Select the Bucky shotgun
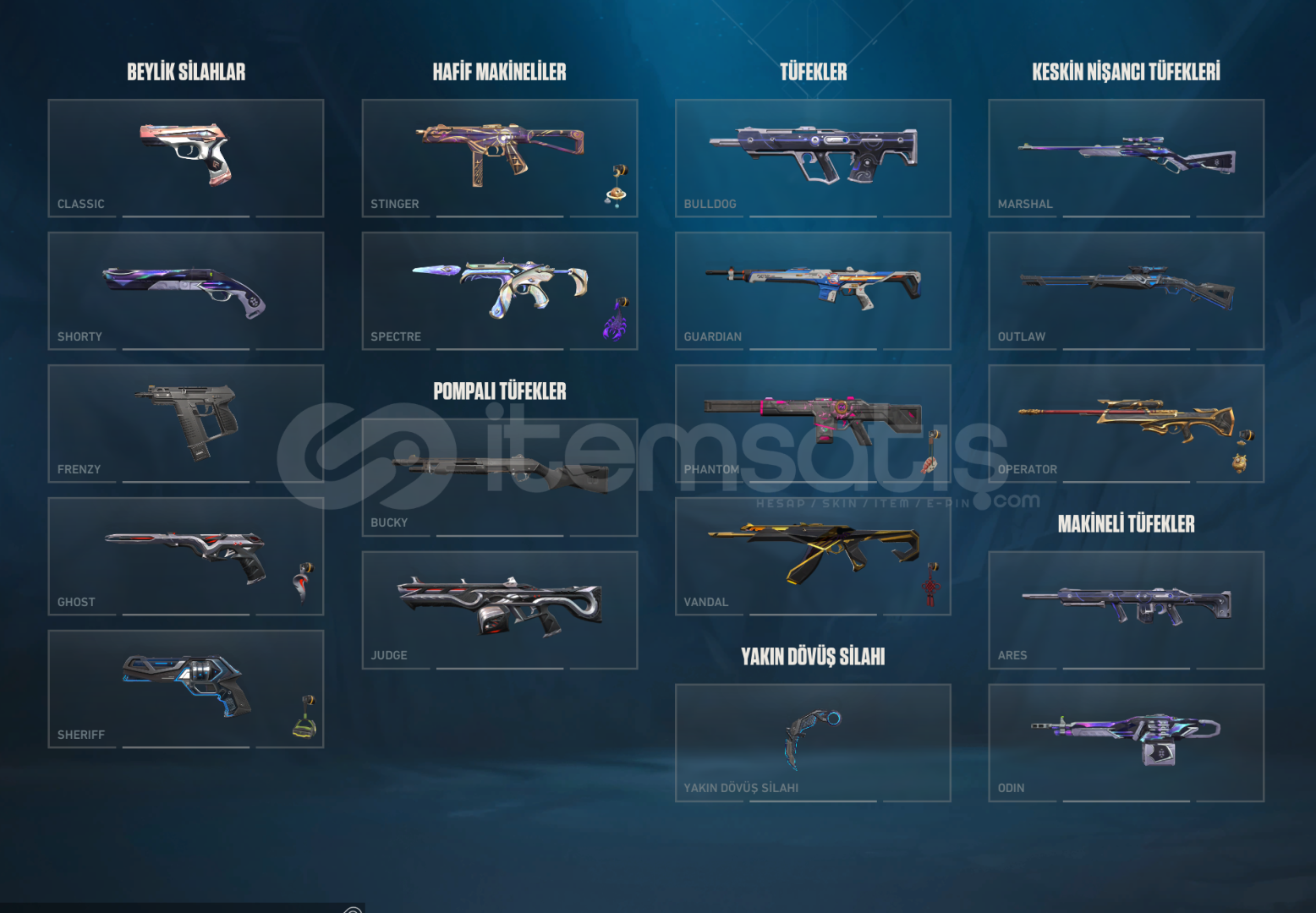This screenshot has height=913, width=1316. click(x=499, y=476)
